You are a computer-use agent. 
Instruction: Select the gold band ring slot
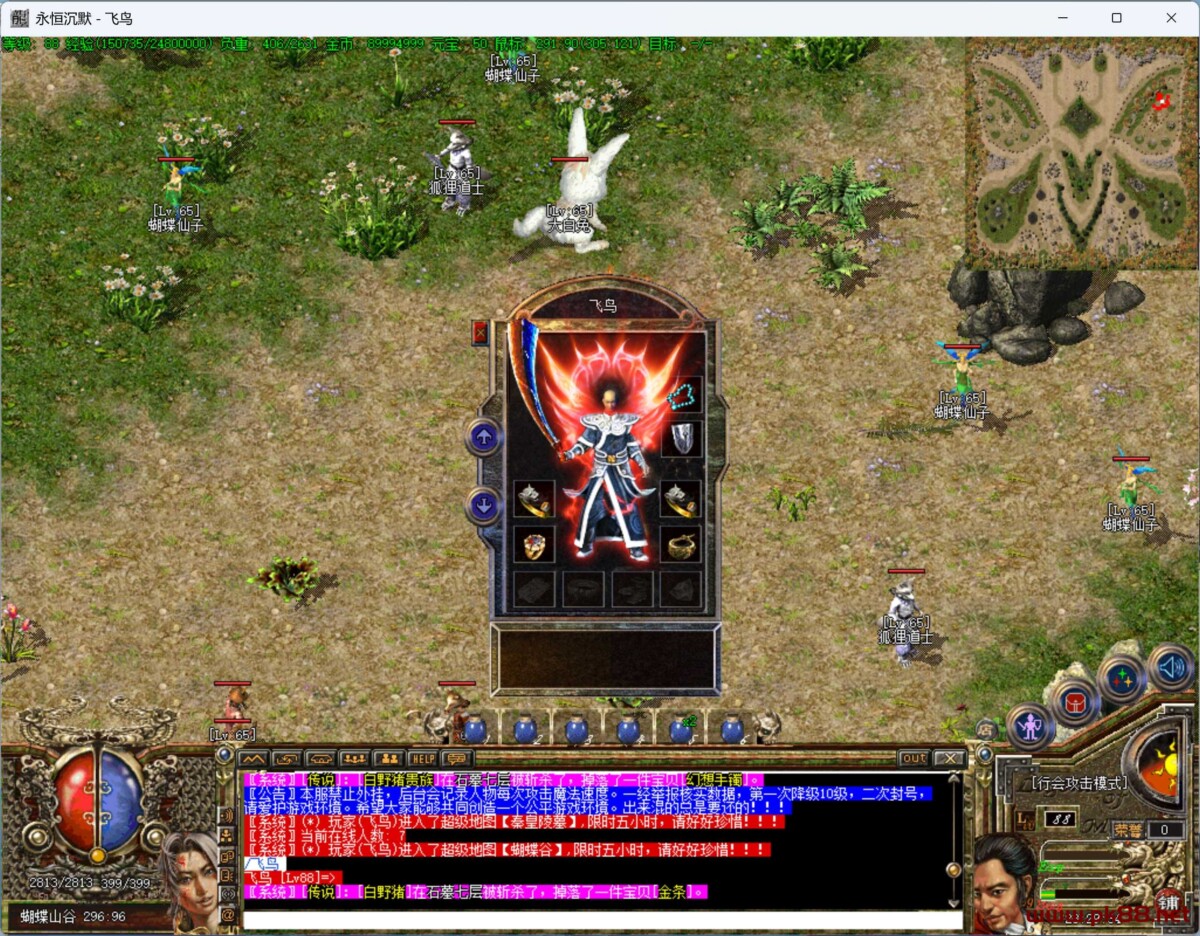coord(681,545)
